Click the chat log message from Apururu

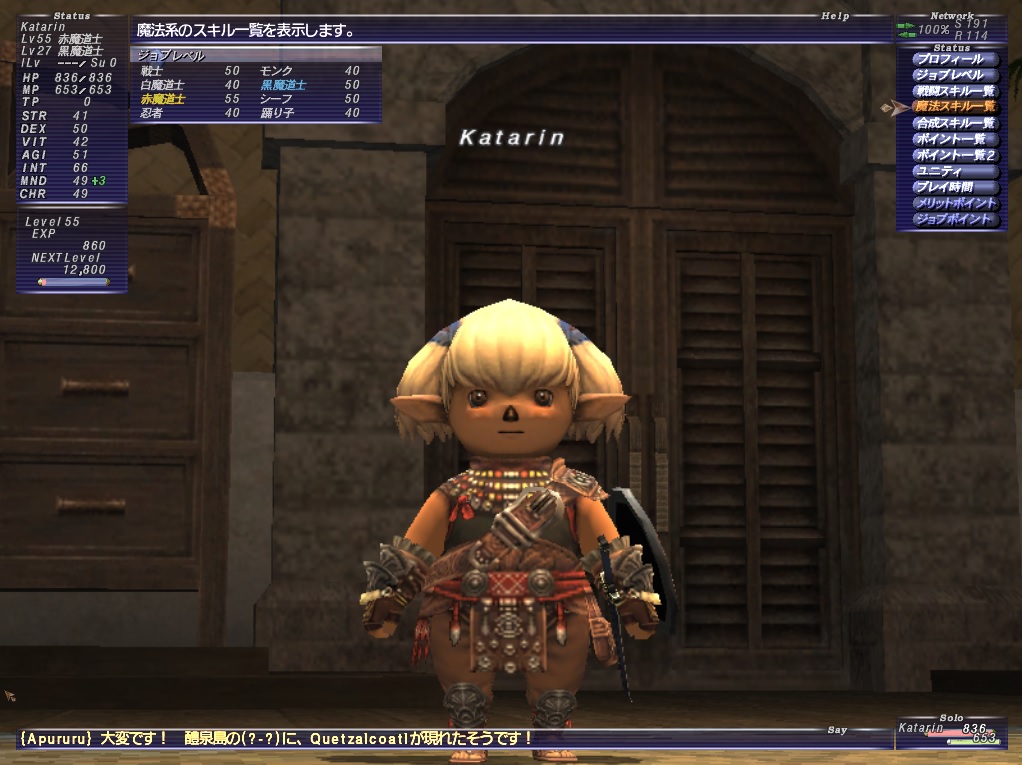click(x=275, y=739)
